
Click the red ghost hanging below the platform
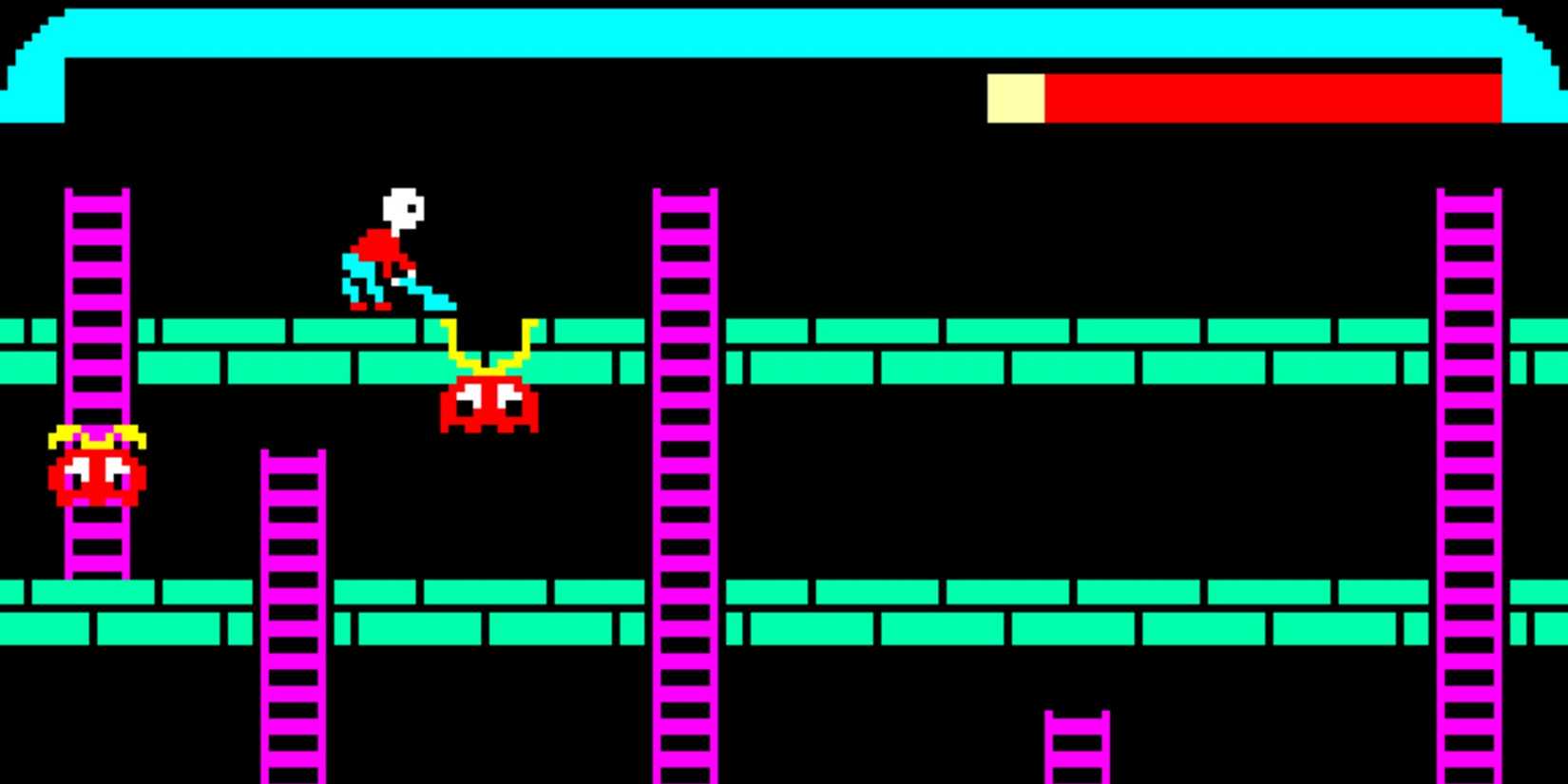point(488,404)
